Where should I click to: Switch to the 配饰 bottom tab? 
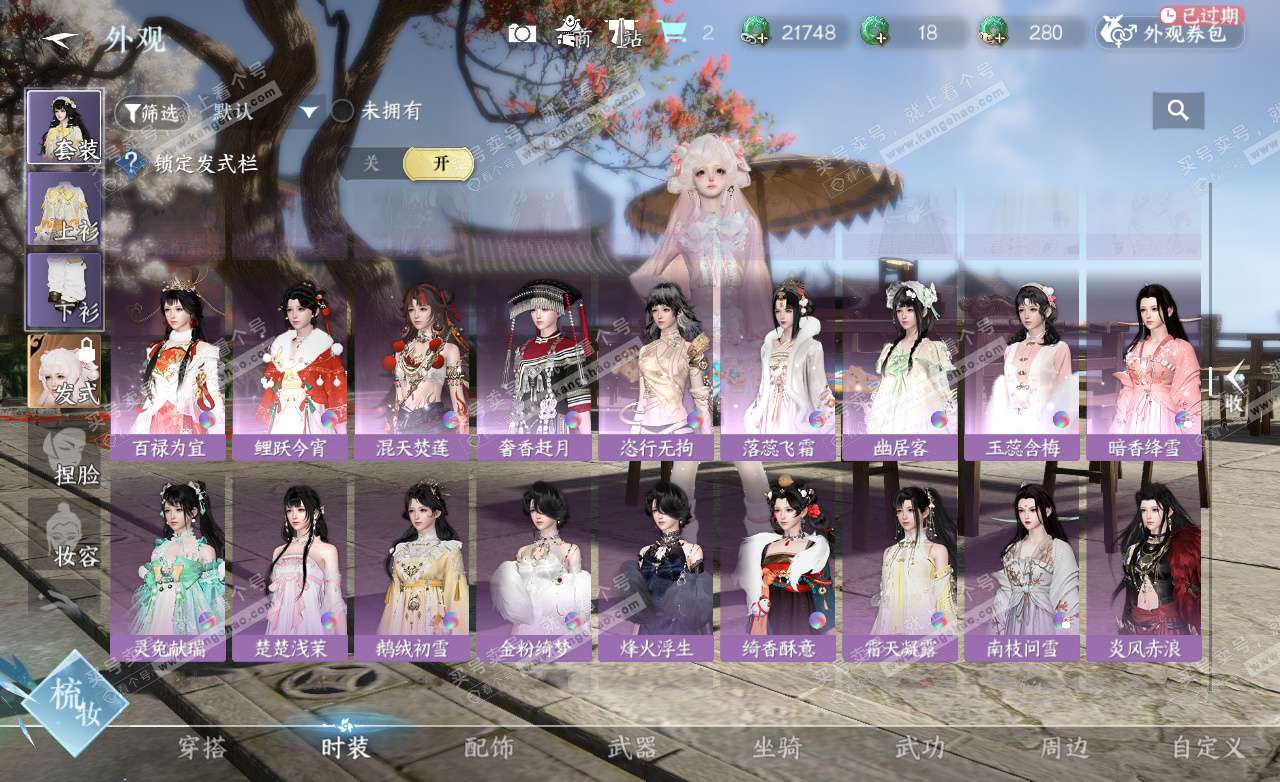coord(489,747)
